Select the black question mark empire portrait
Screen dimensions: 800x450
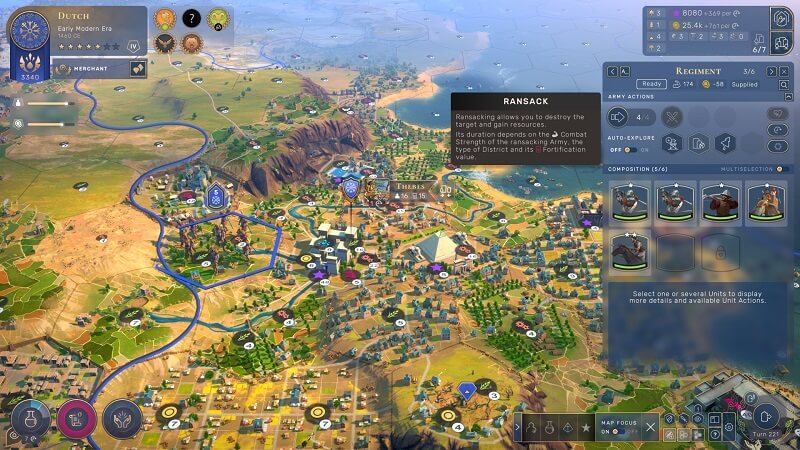191,18
